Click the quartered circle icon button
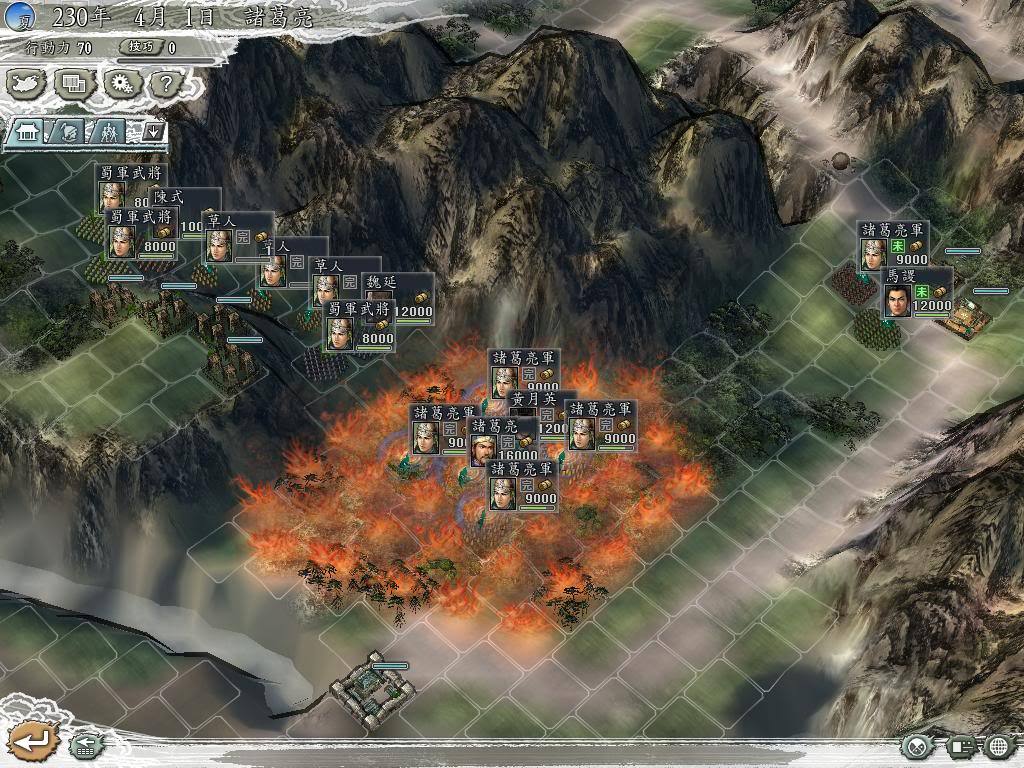 (x=915, y=746)
